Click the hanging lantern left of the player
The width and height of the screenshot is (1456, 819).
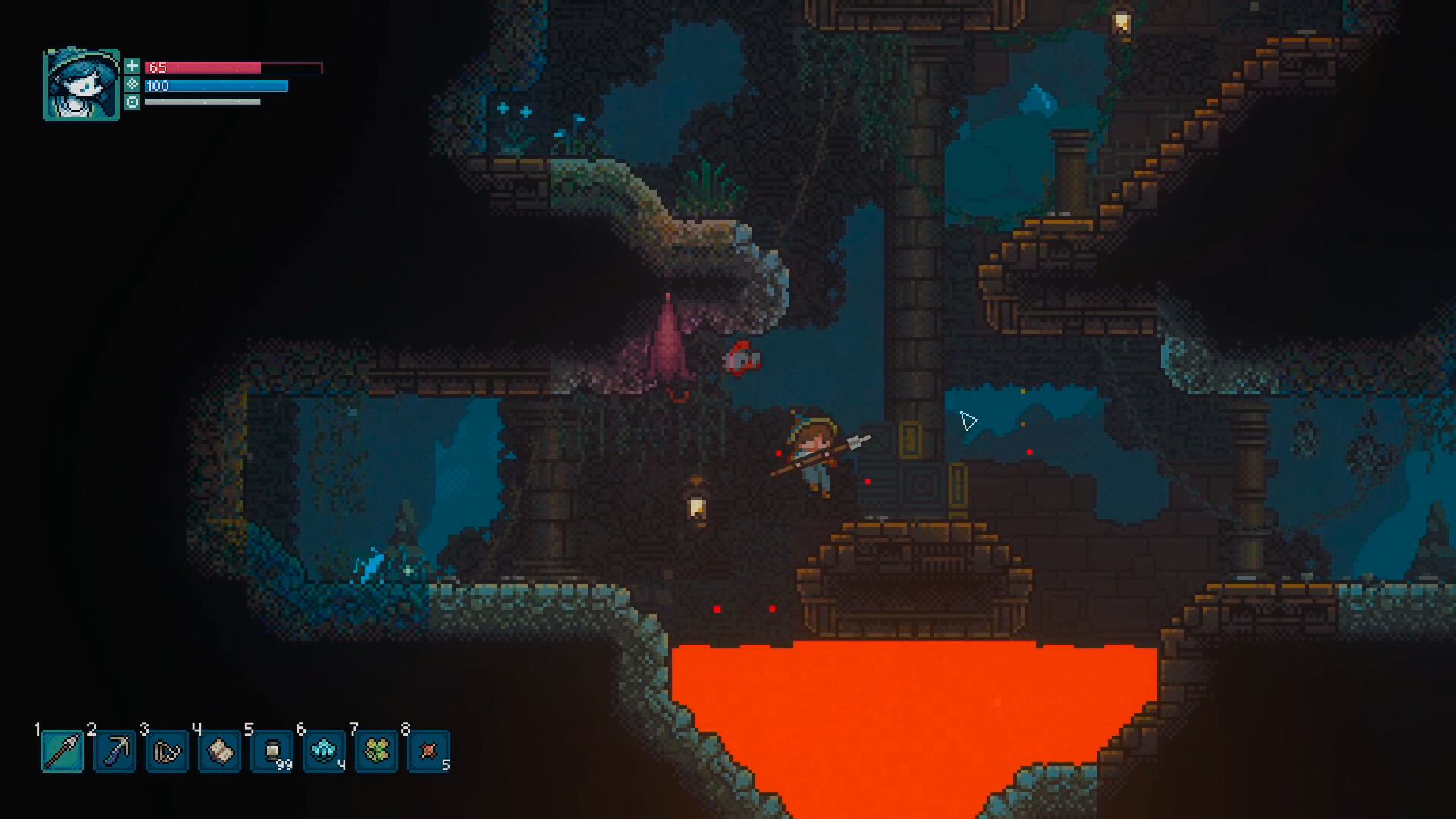697,509
